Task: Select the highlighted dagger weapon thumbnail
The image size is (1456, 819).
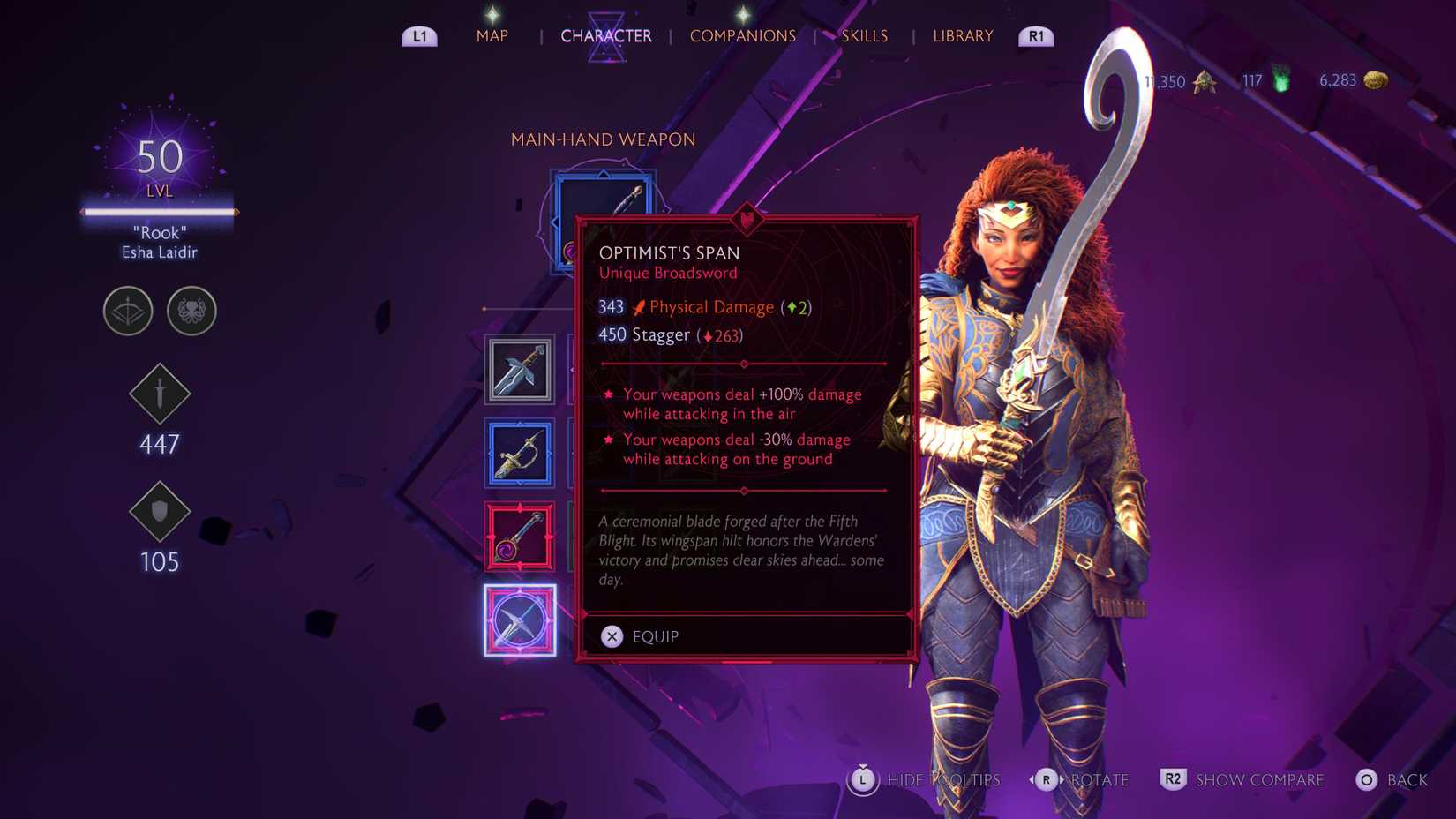Action: point(520,620)
